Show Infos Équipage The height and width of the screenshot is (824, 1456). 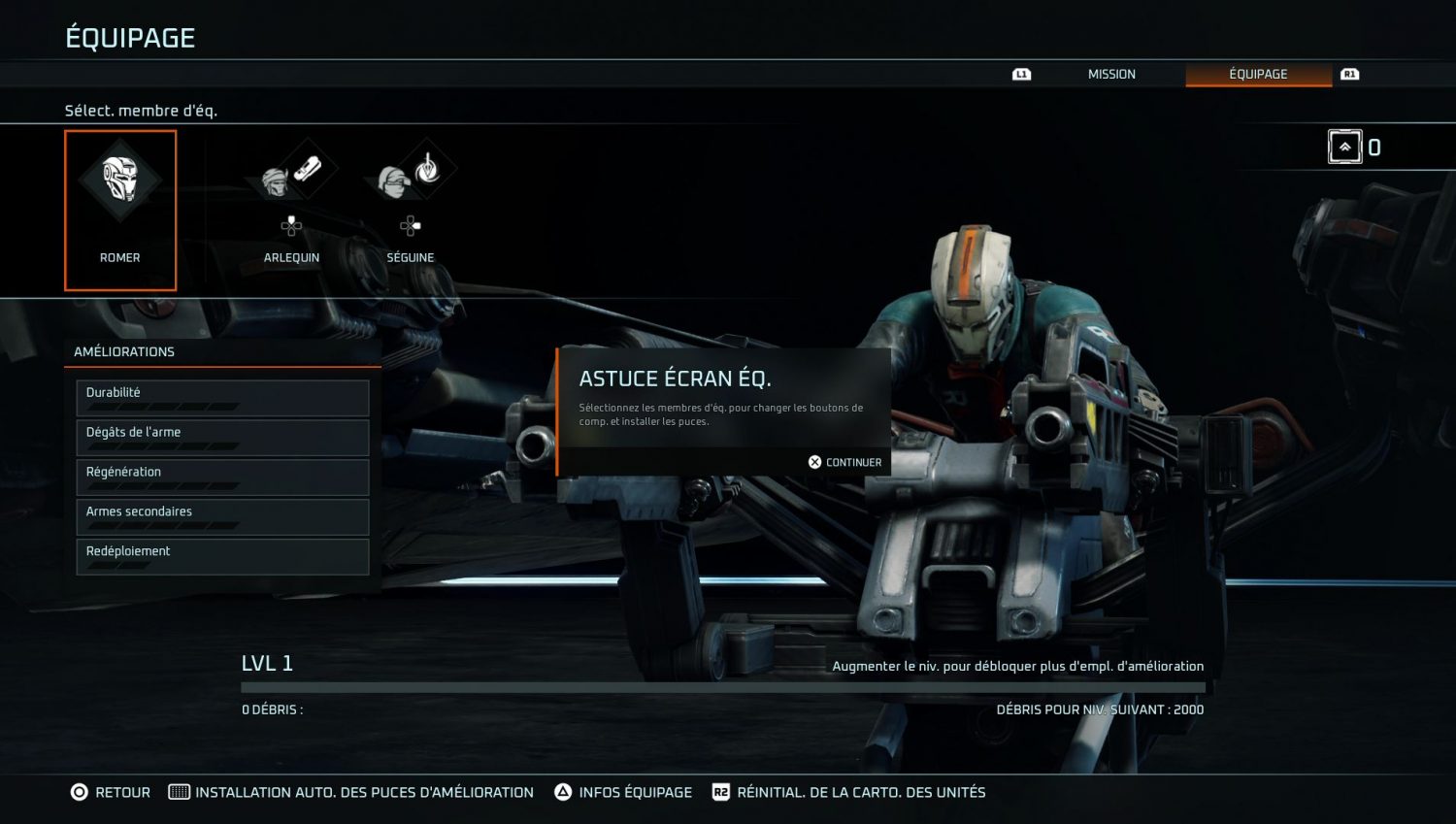pyautogui.click(x=623, y=792)
